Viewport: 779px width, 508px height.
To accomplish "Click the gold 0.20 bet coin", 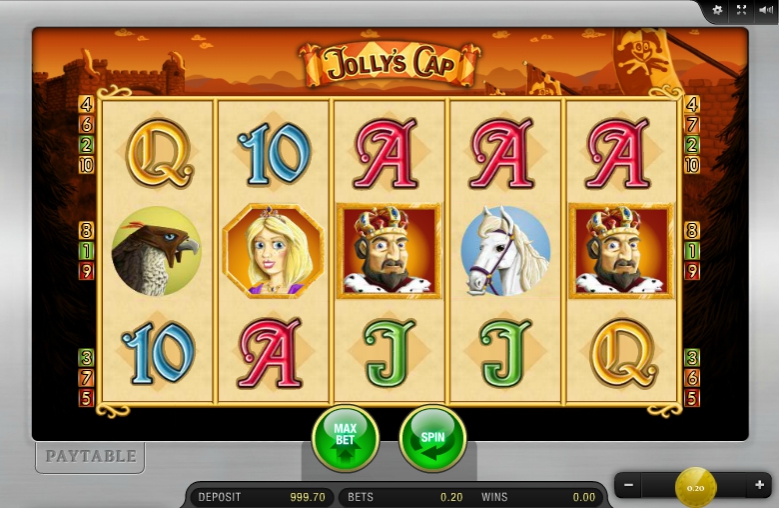I will click(x=695, y=487).
